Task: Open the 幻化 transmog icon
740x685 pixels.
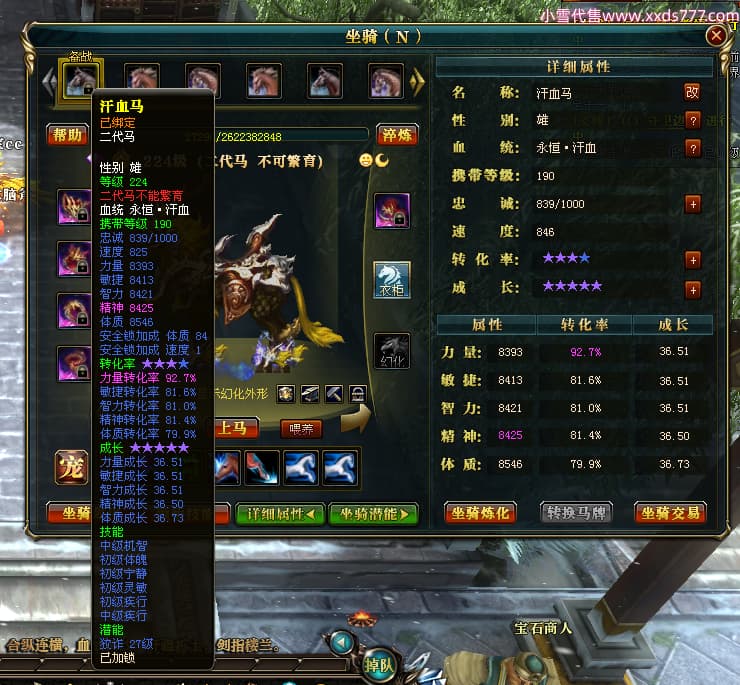Action: coord(392,350)
